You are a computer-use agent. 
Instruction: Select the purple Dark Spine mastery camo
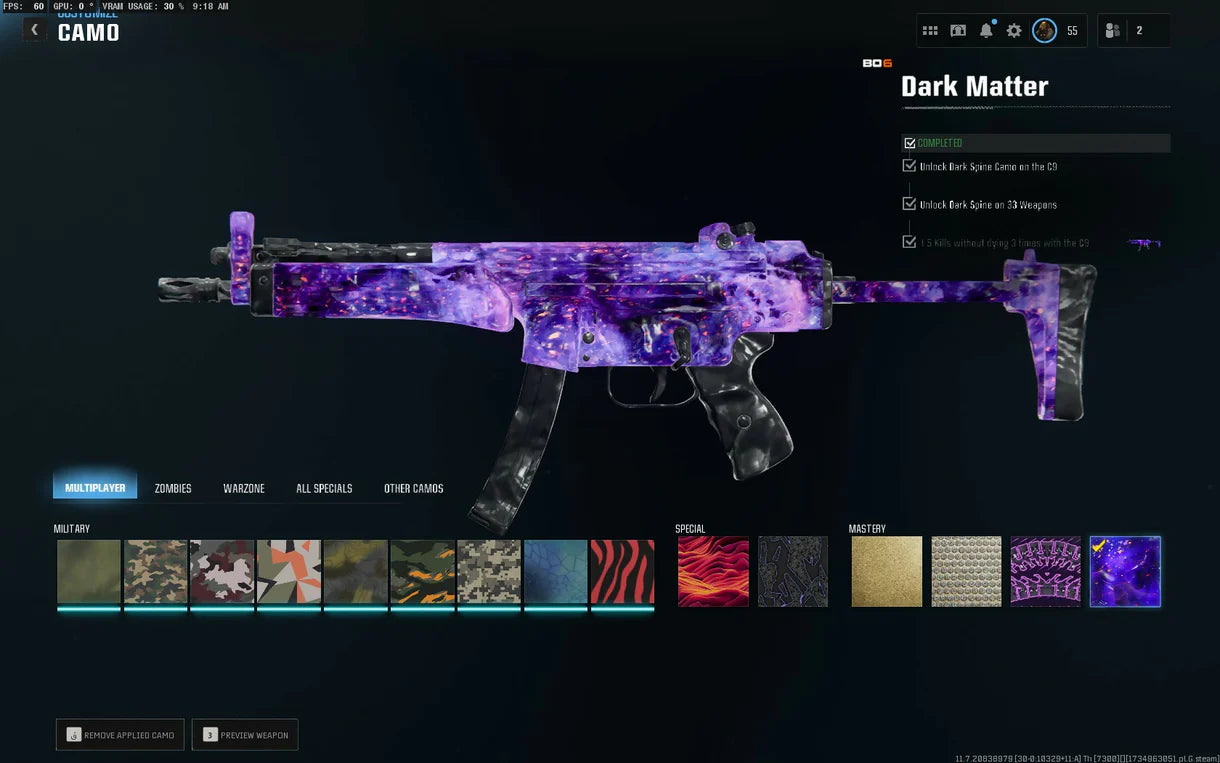[x=1045, y=572]
